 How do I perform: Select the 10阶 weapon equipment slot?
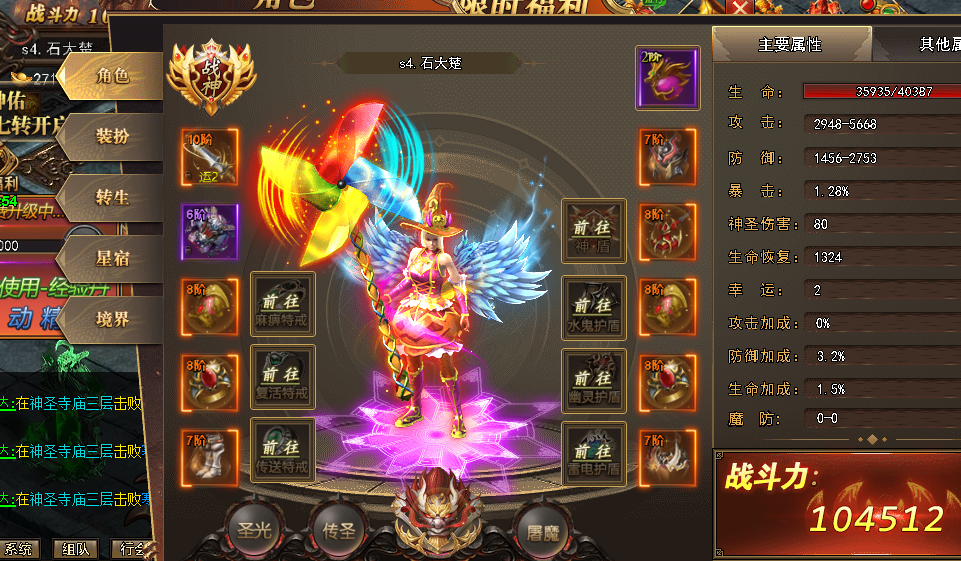[210, 157]
